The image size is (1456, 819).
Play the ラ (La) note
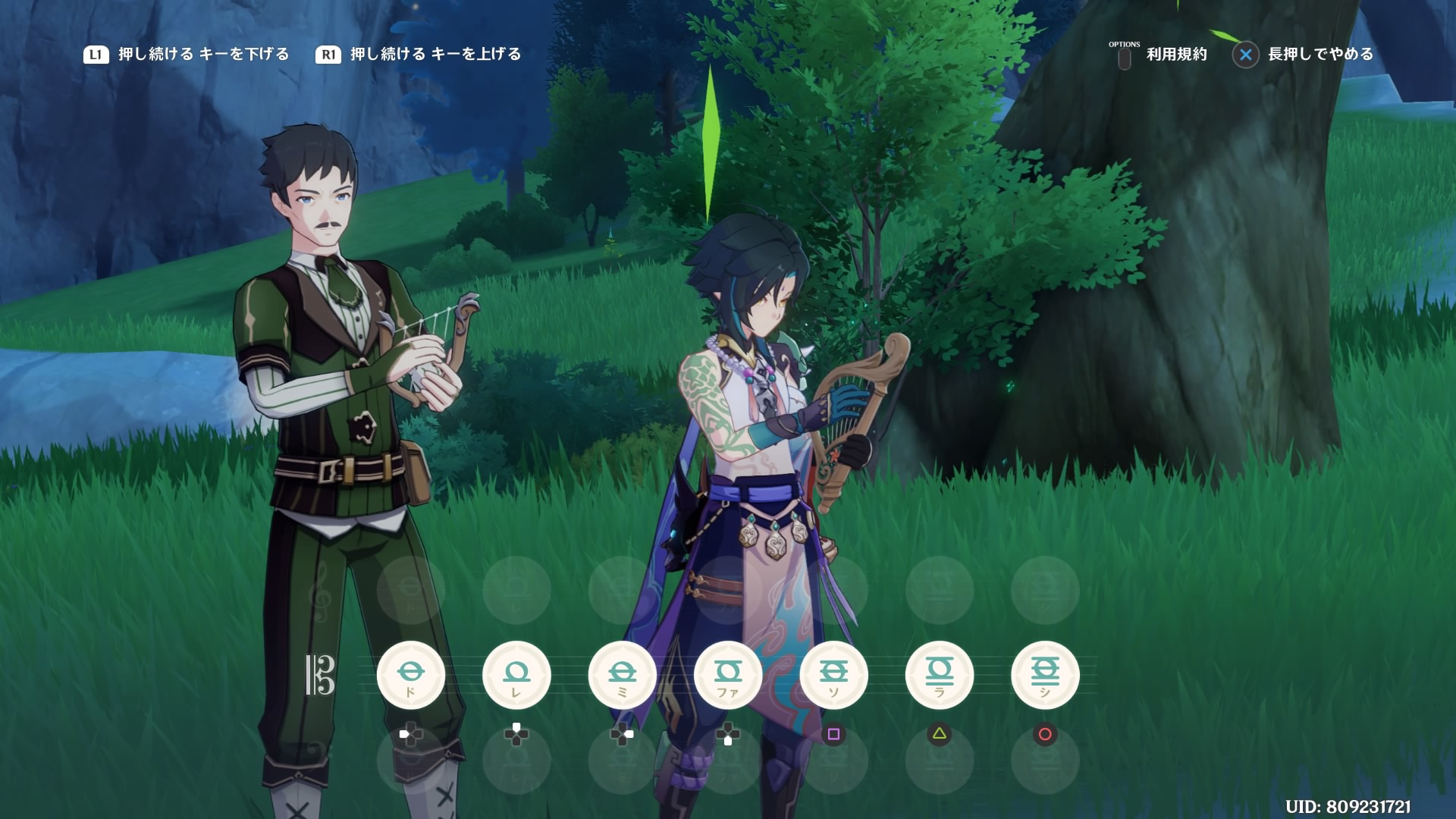tap(940, 675)
